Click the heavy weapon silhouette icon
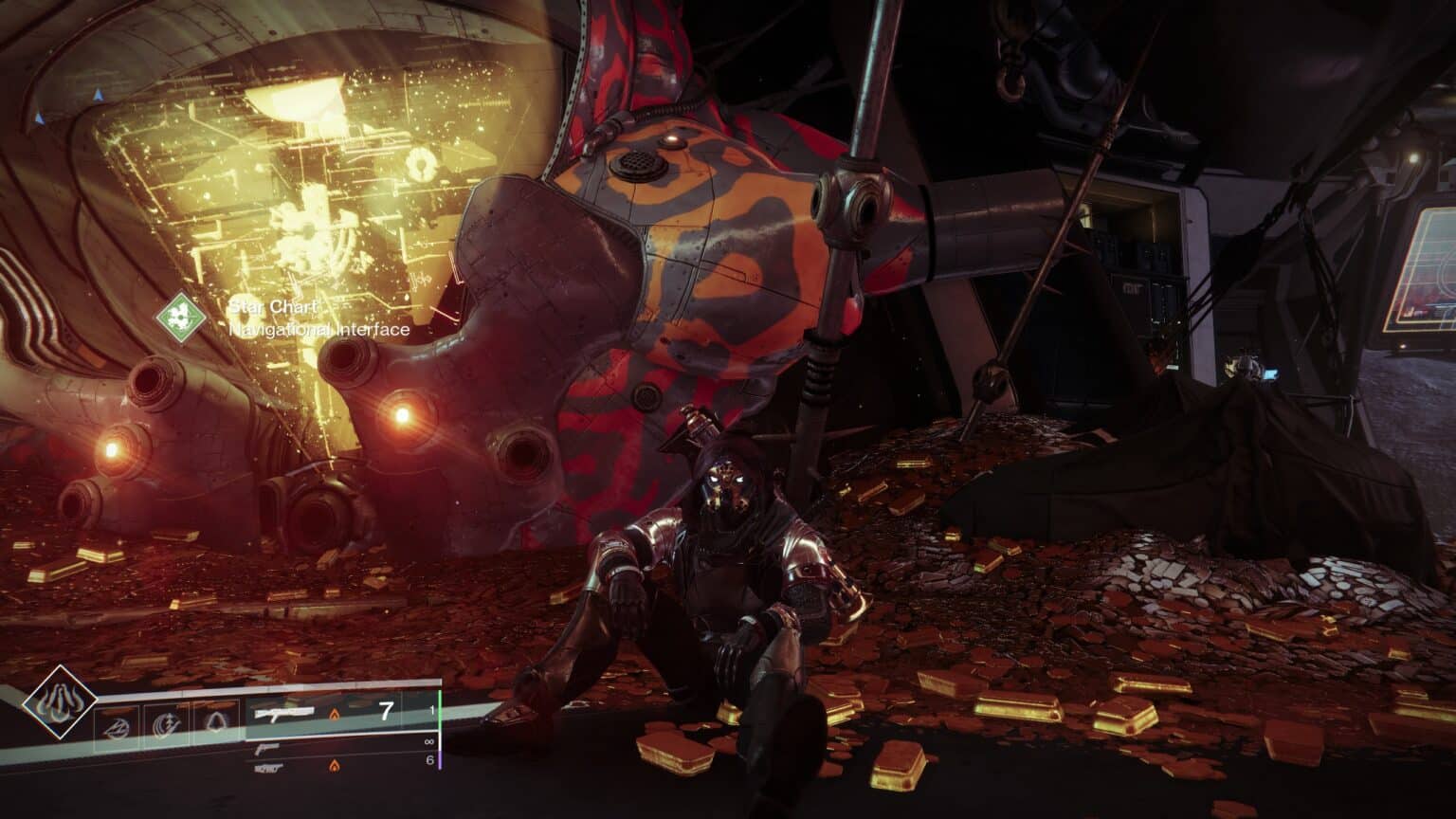 pos(268,768)
